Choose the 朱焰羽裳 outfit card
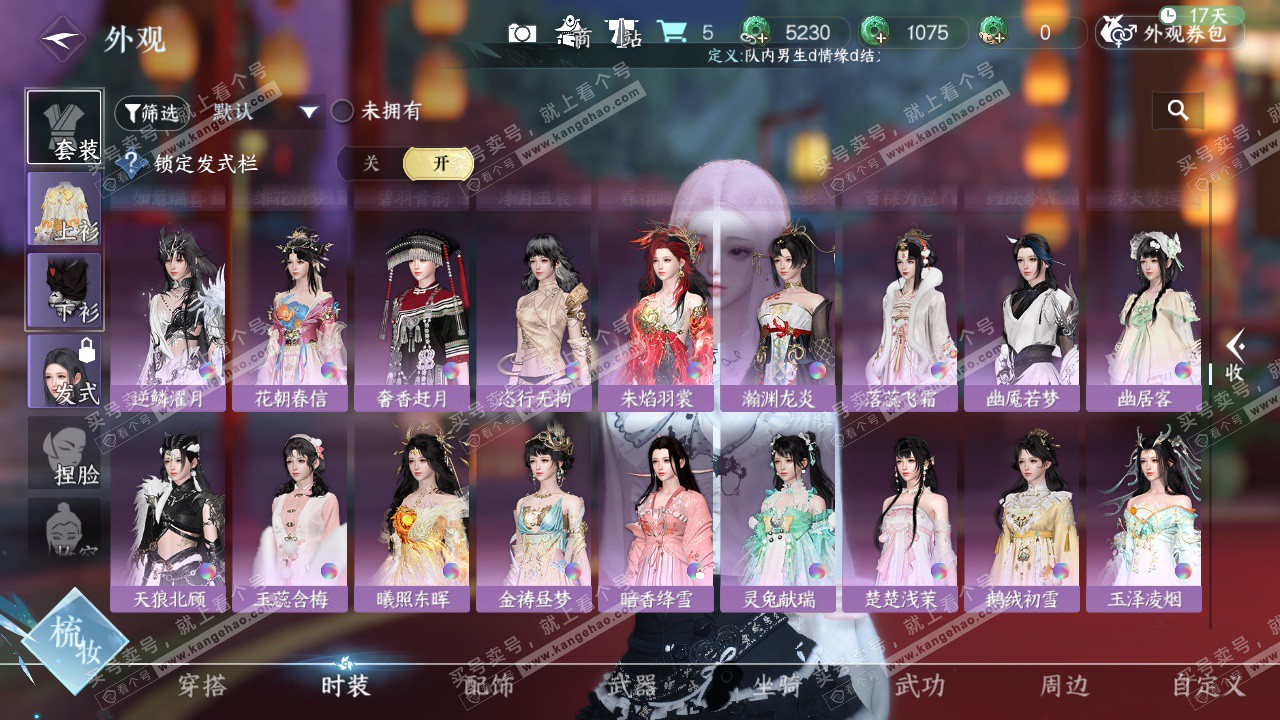This screenshot has width=1280, height=720. 656,320
